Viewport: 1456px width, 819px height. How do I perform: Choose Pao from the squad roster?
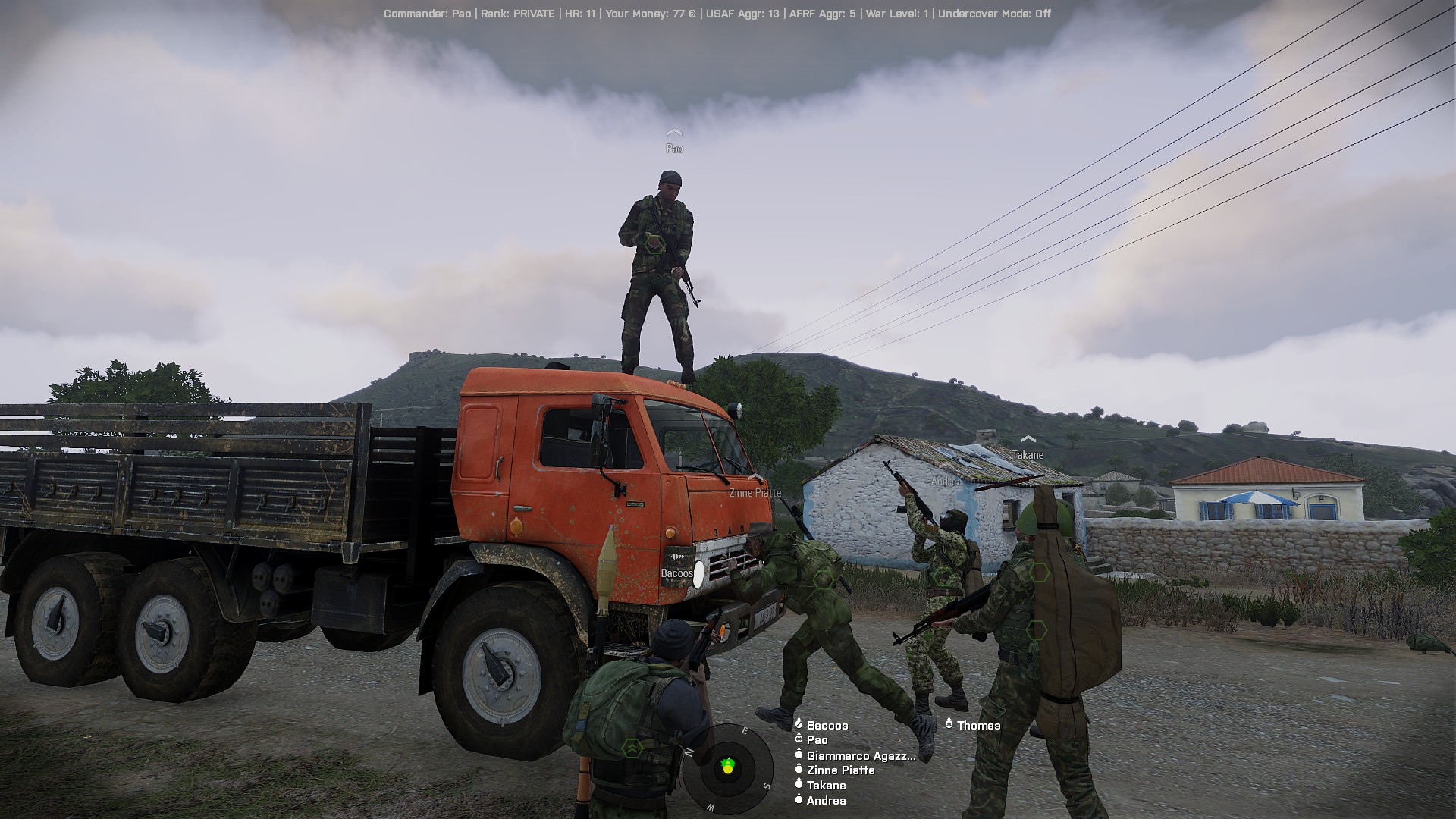817,740
